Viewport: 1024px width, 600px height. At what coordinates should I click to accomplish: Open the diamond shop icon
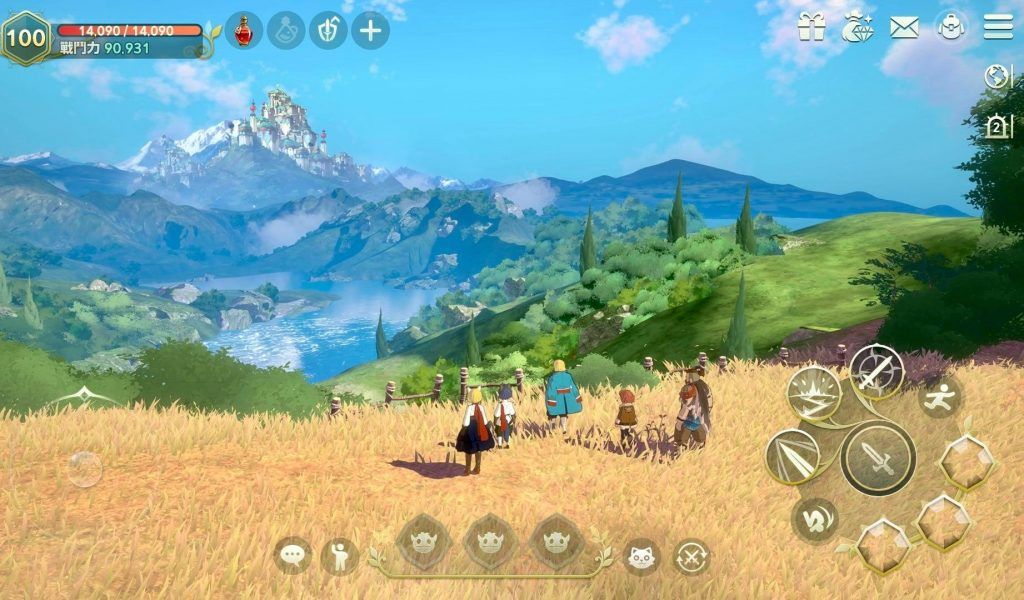[858, 28]
